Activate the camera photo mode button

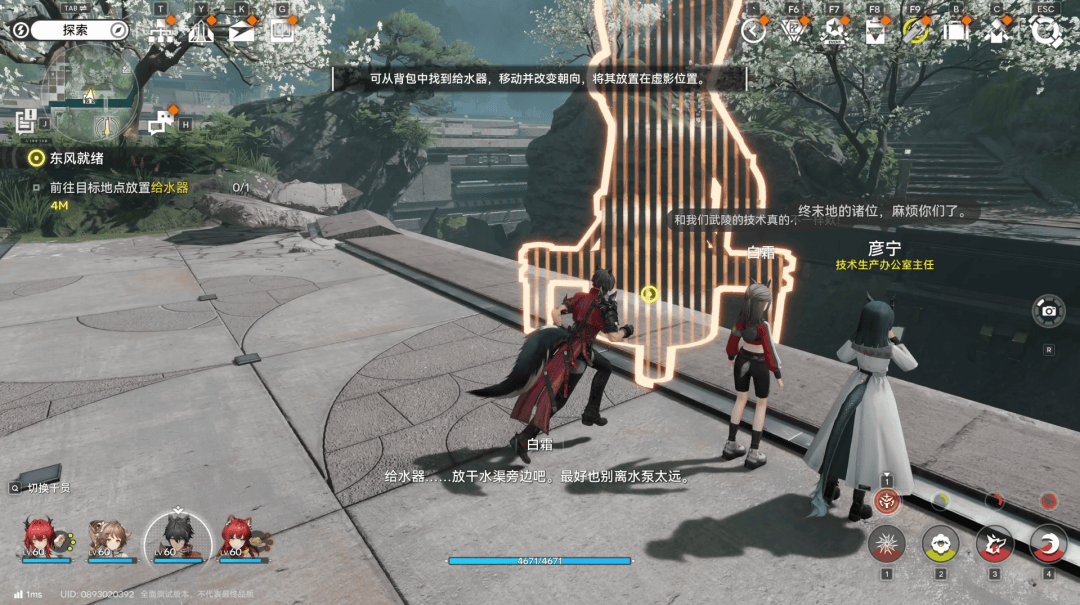pyautogui.click(x=1048, y=311)
